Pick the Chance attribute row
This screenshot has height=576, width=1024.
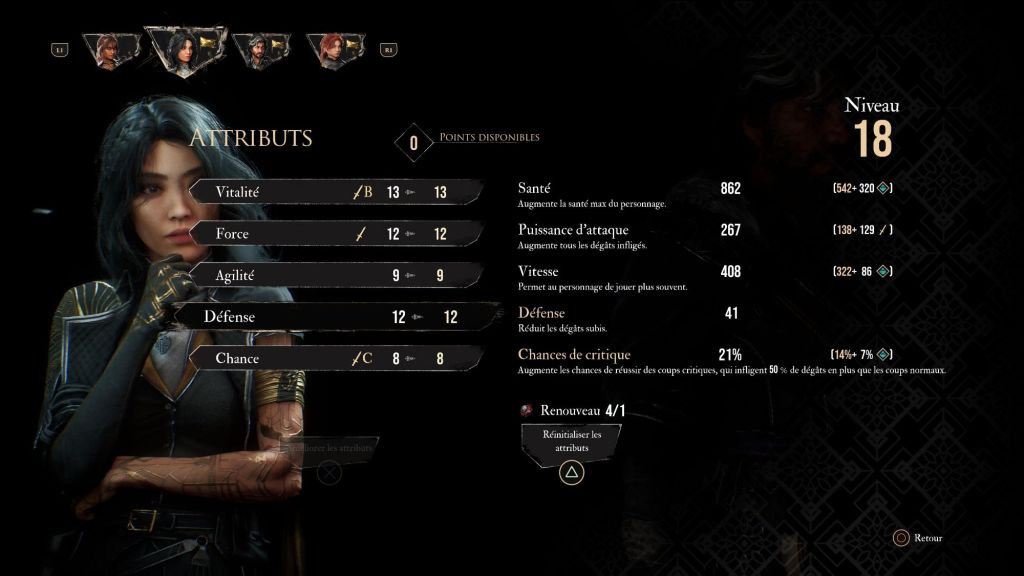[330, 358]
